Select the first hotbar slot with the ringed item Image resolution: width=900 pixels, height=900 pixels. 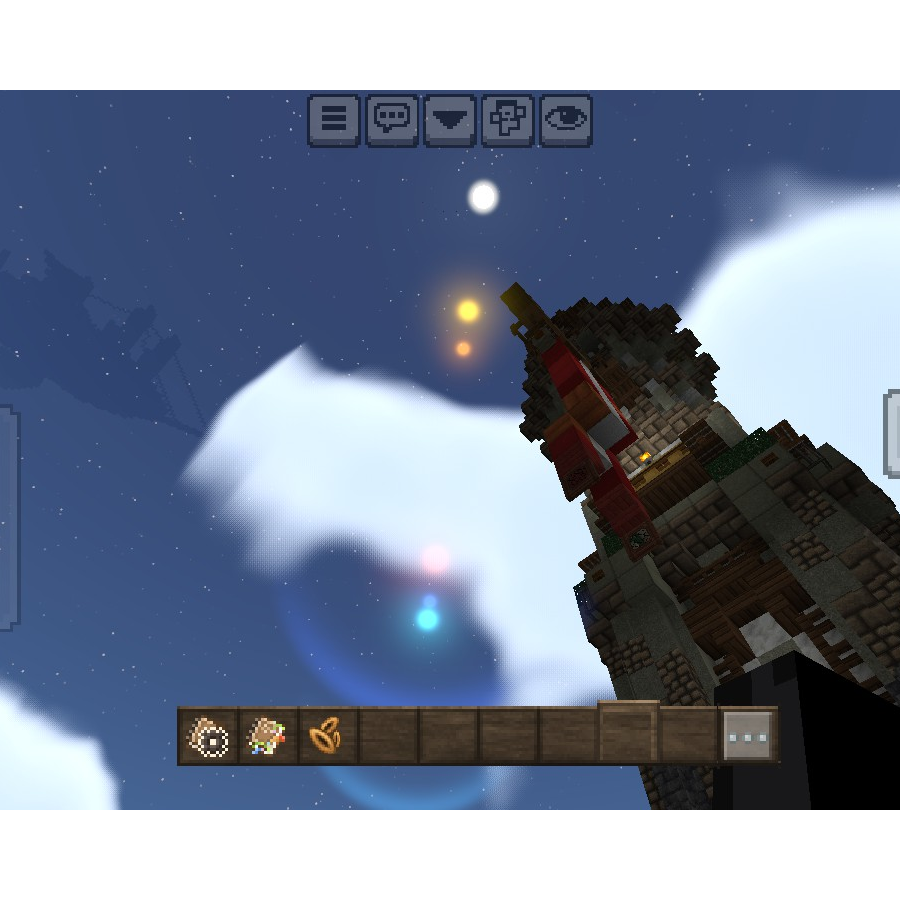(x=209, y=737)
